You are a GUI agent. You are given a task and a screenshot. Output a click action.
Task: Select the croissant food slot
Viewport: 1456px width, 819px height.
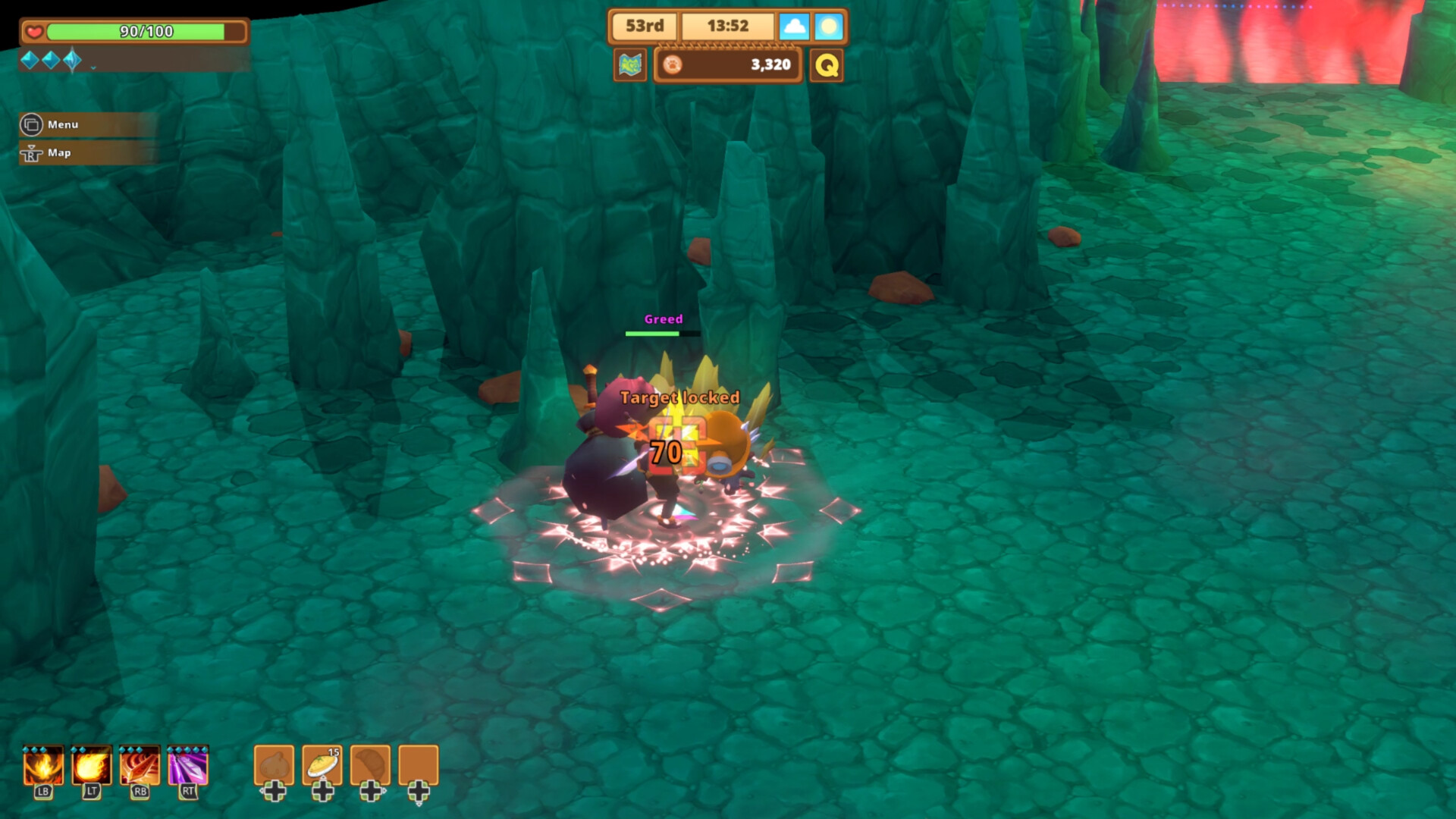370,764
